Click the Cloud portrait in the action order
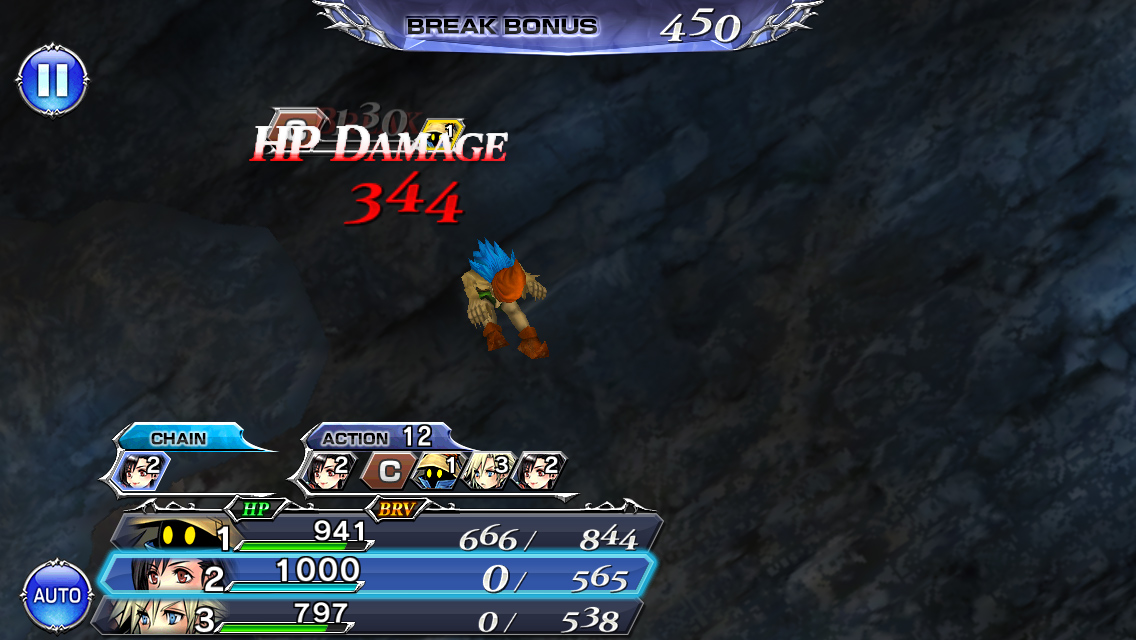Screen dimensions: 1136x640 point(488,470)
